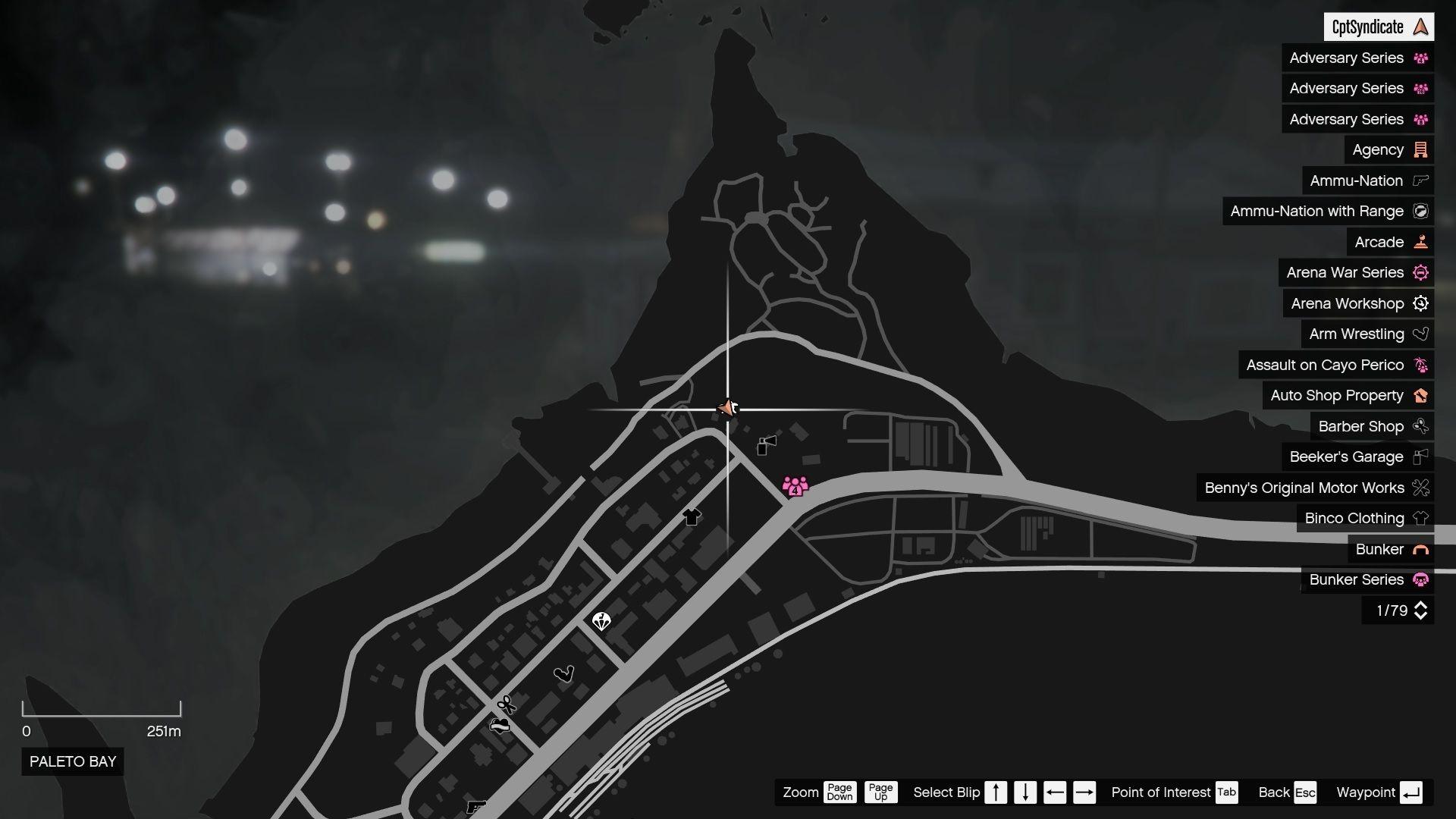The width and height of the screenshot is (1456, 819).
Task: Click the up arrow for Select Blip
Action: [996, 792]
